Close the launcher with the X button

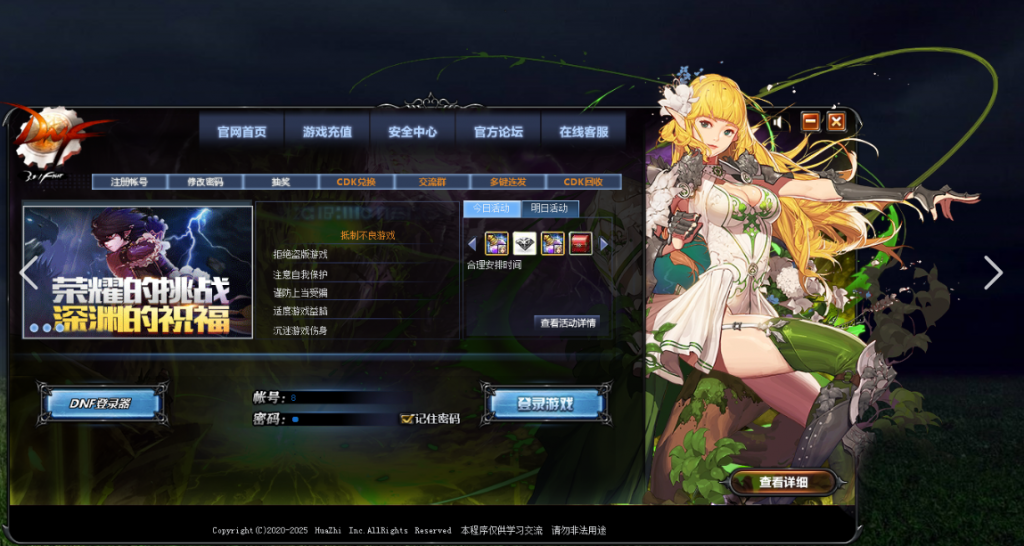click(x=837, y=121)
